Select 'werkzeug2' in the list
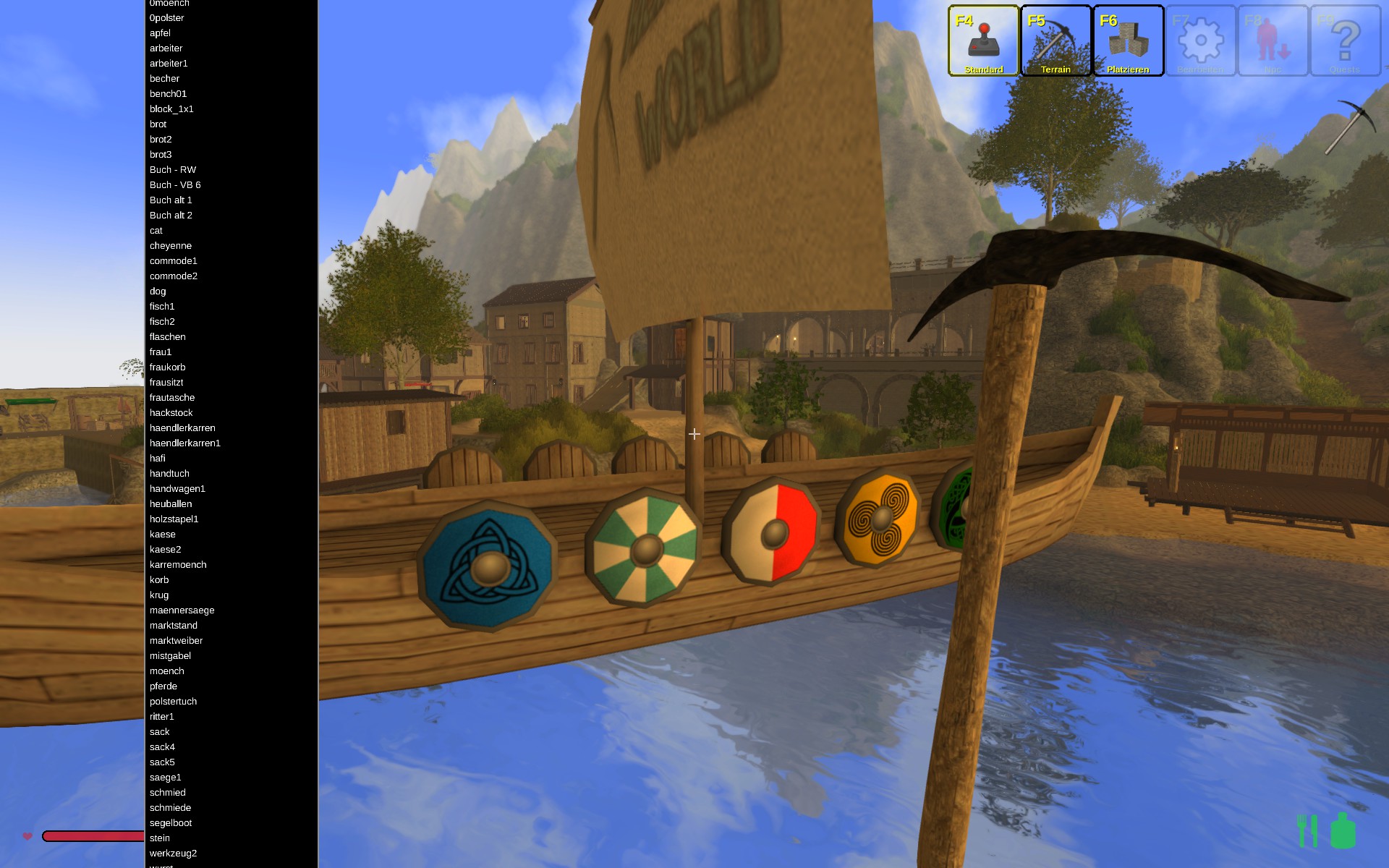1389x868 pixels. tap(174, 854)
